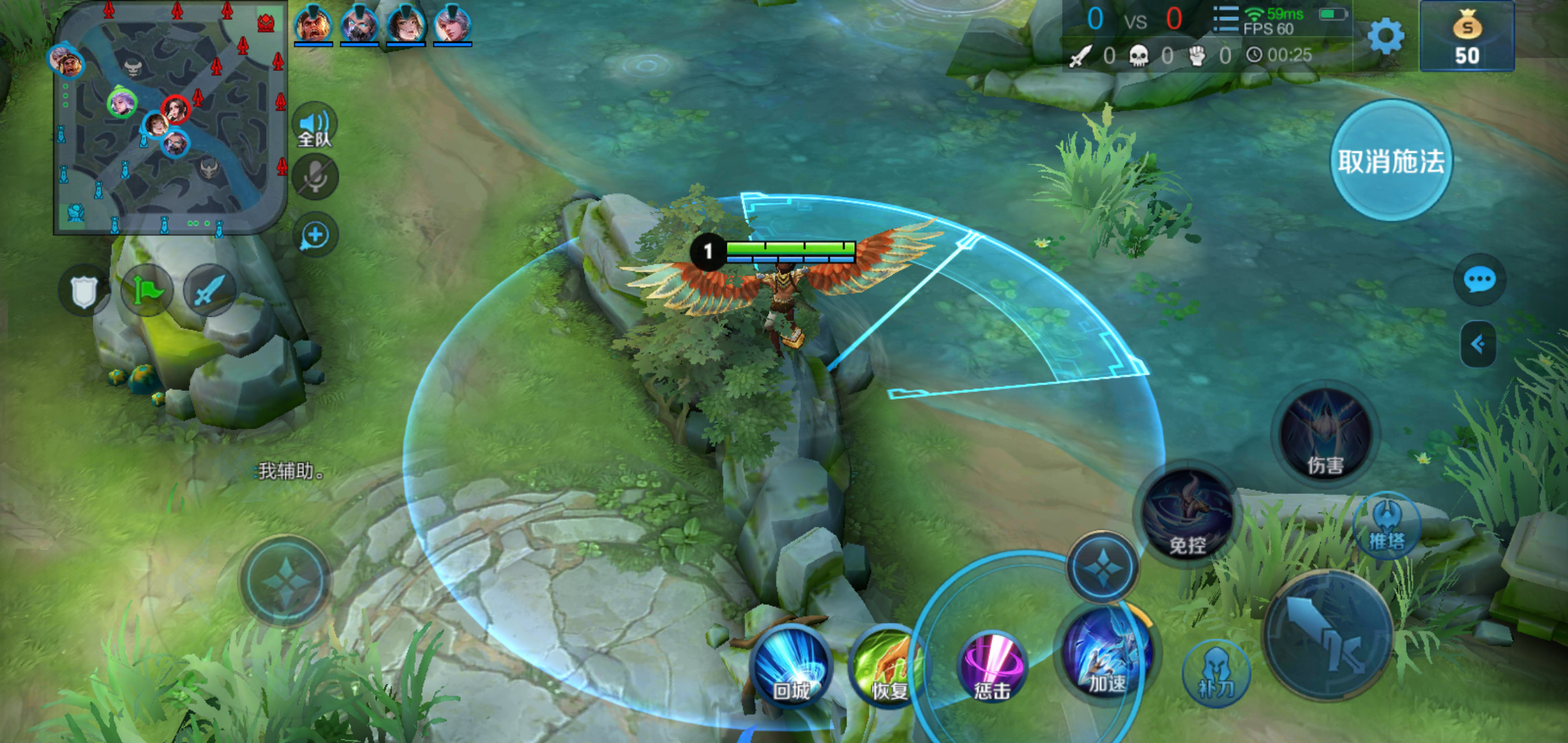
Task: Tap the 取消施法 cancel cast button
Action: click(1391, 161)
